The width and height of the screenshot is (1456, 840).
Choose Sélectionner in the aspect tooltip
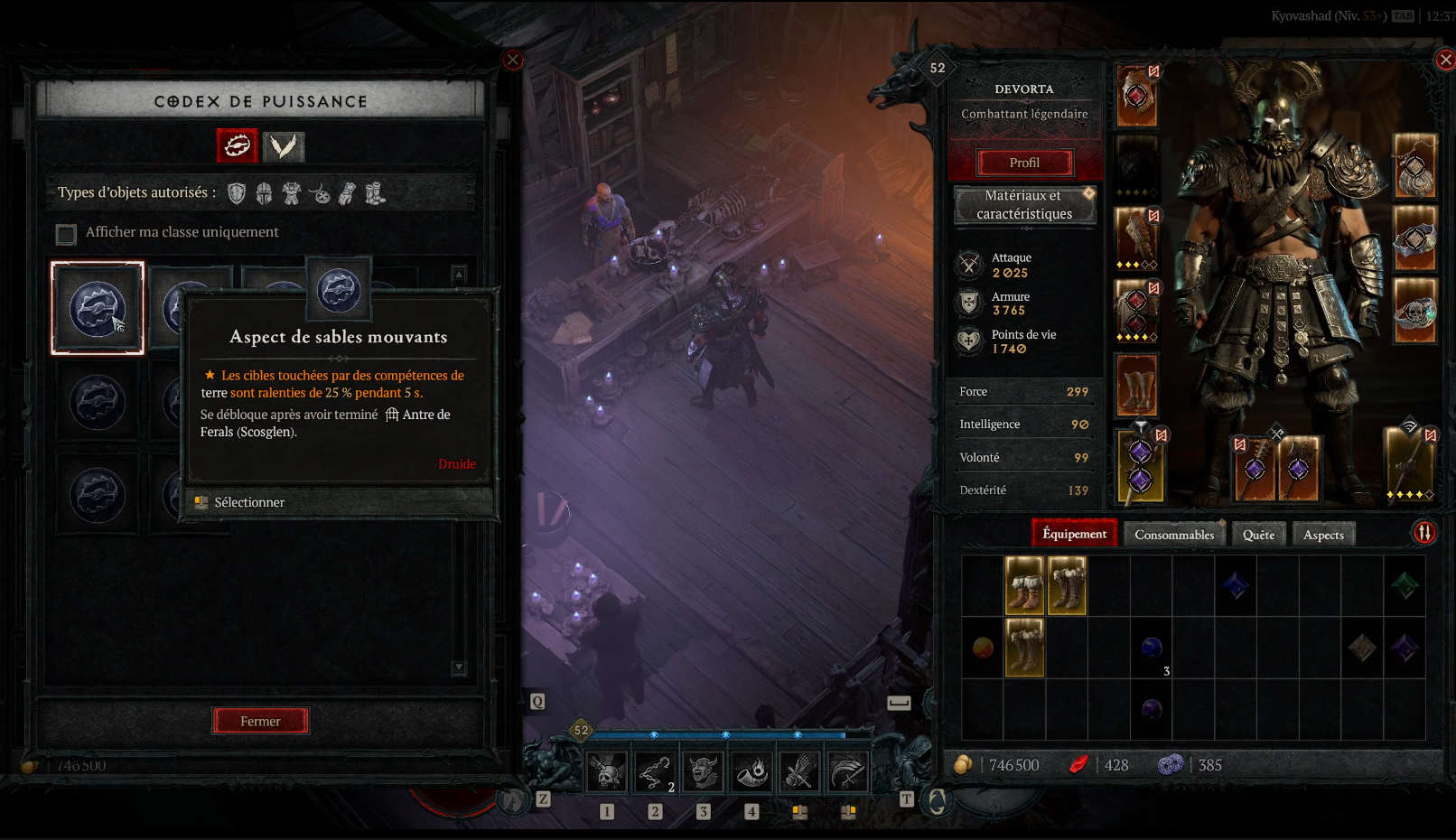249,502
